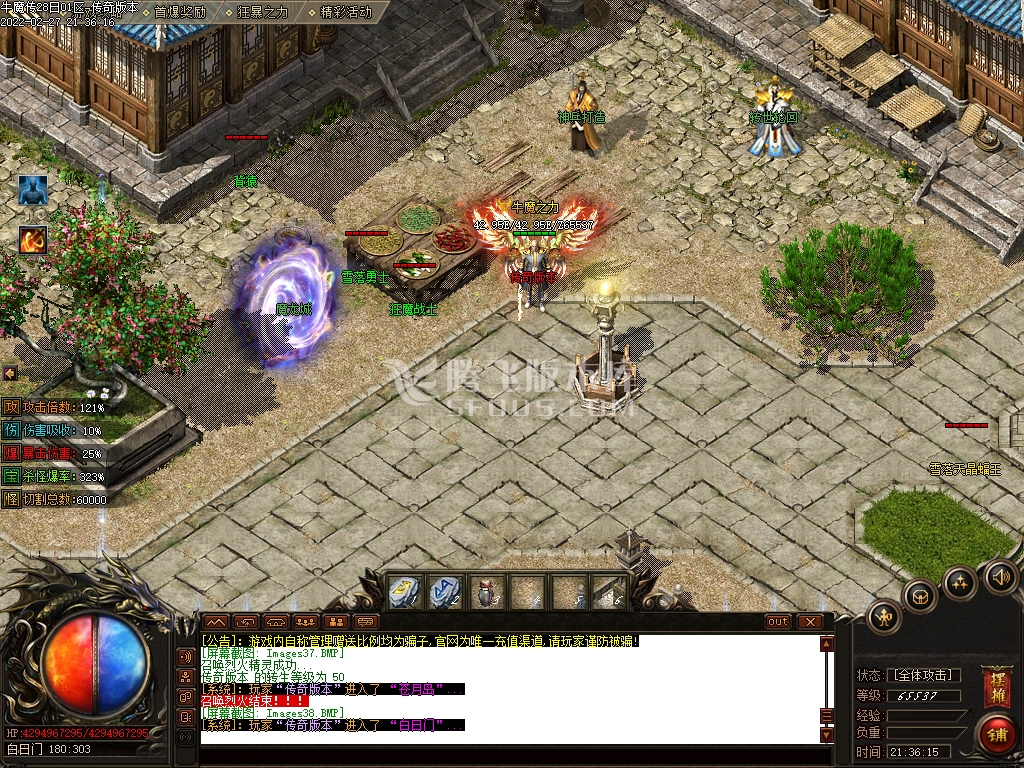Click the blue body silhouette buff icon

pos(33,191)
